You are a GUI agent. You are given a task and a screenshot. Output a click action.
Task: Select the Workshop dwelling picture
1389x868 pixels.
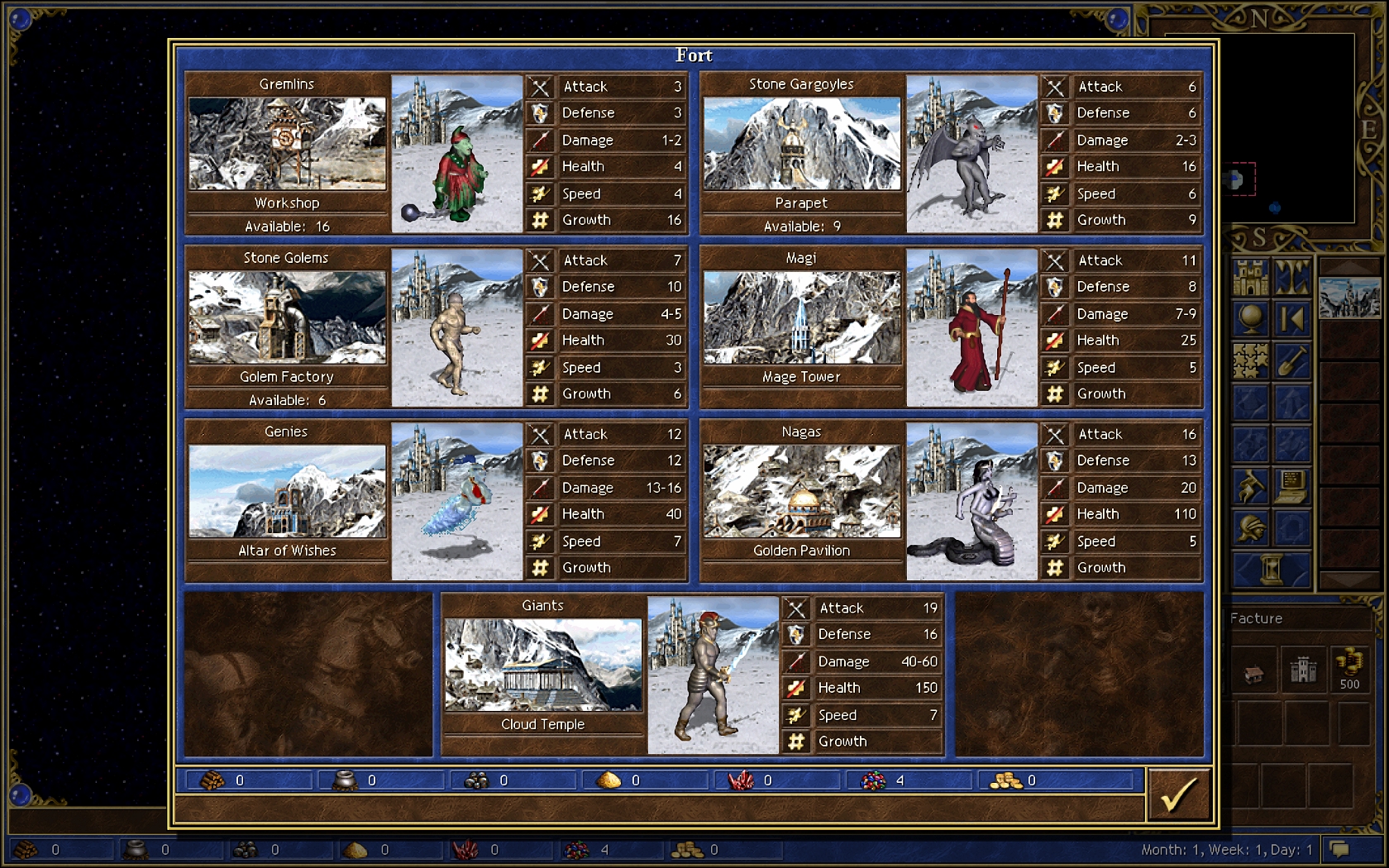click(x=287, y=143)
